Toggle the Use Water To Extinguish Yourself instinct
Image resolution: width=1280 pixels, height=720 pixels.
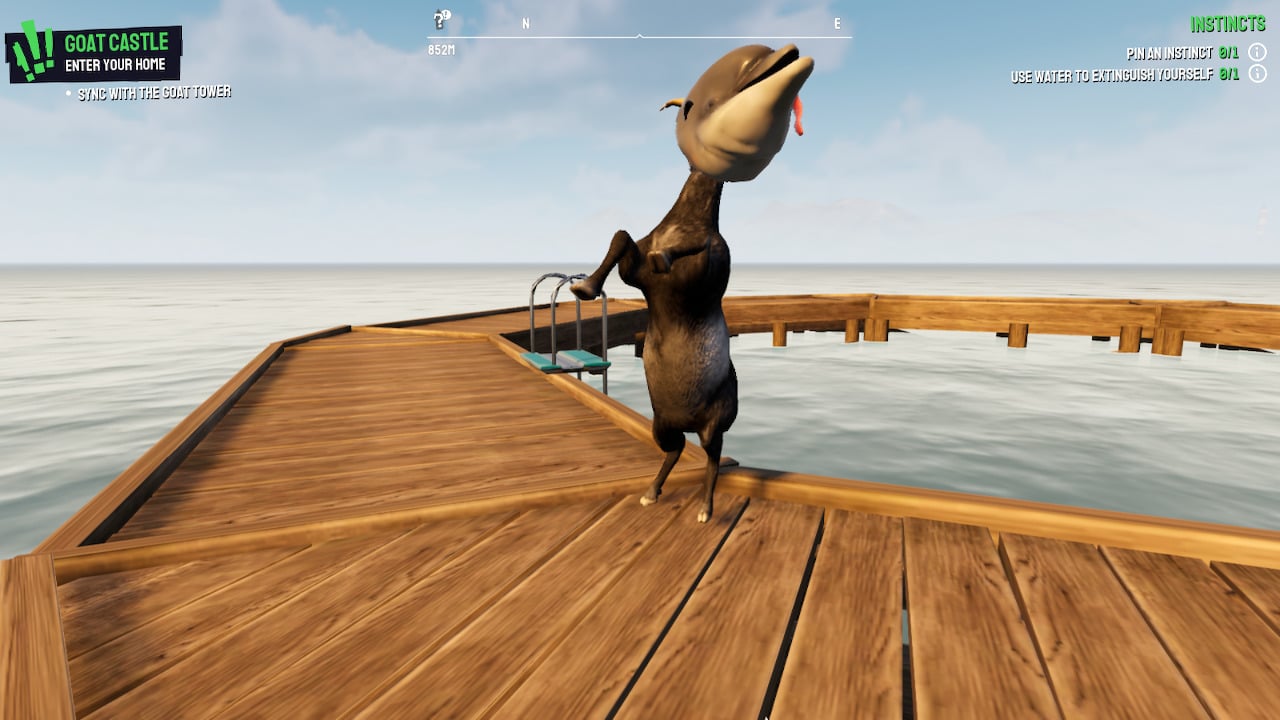[x=1110, y=73]
